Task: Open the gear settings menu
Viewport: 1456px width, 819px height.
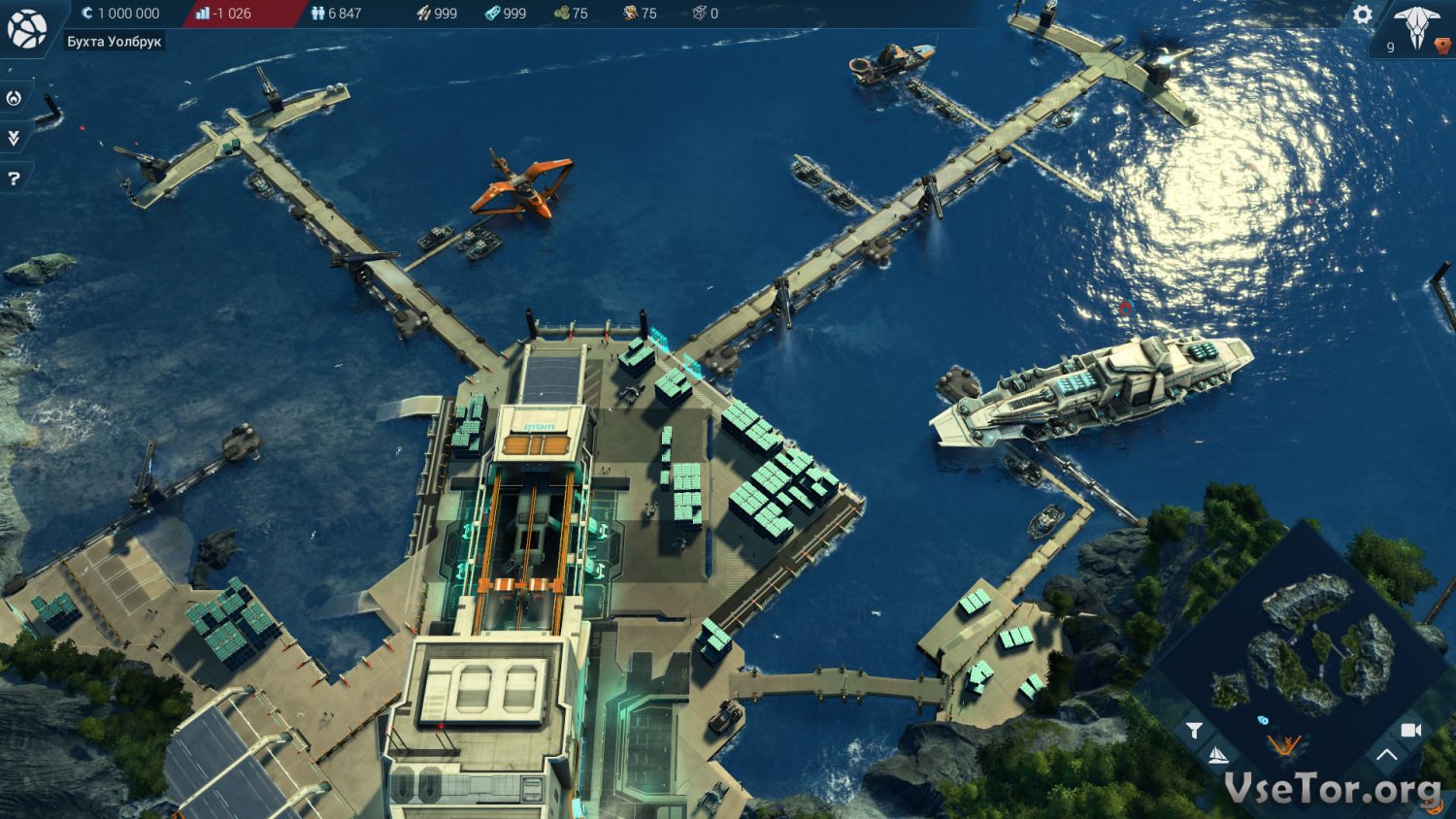Action: point(1363,15)
